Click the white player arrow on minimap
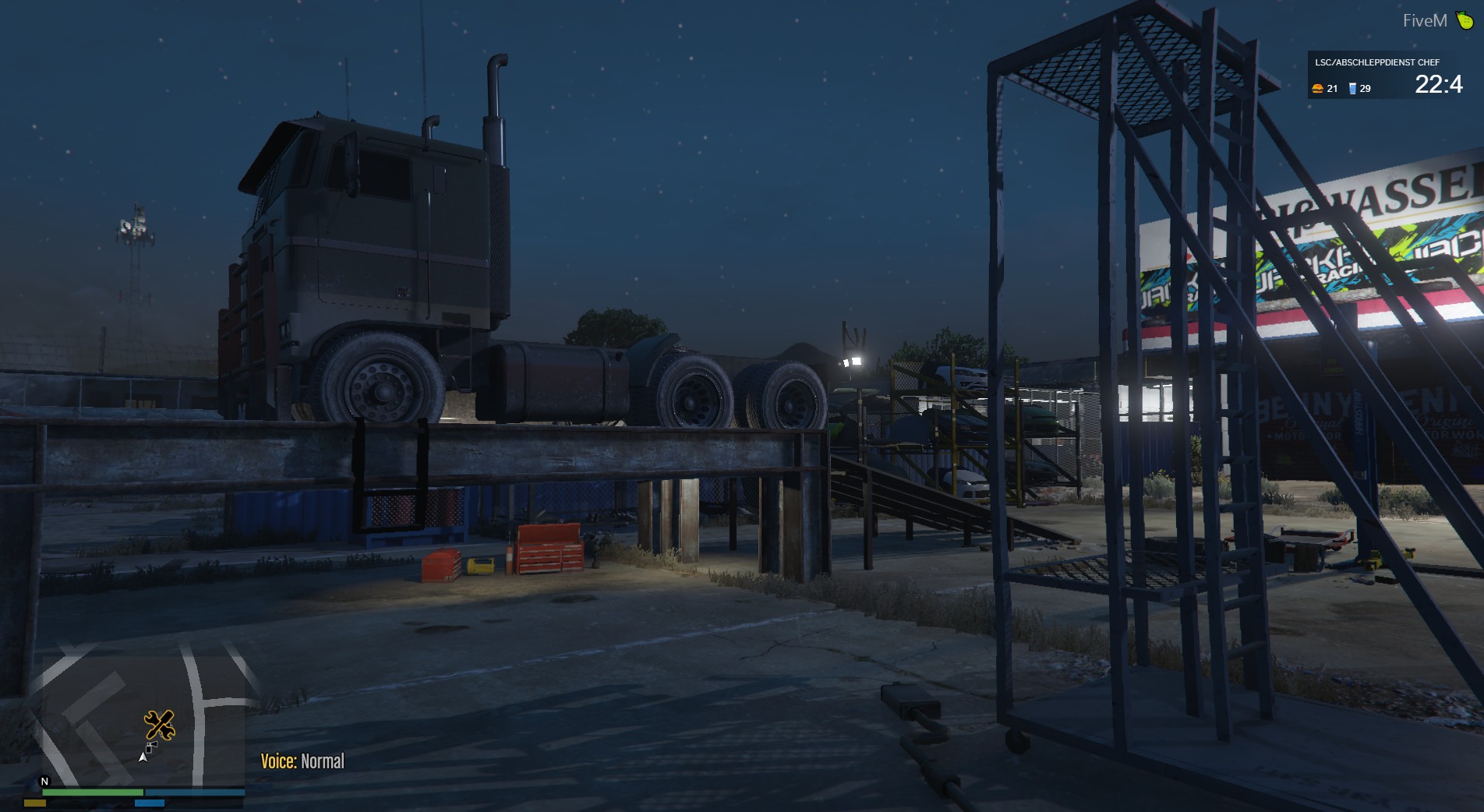This screenshot has height=812, width=1484. coord(143,757)
